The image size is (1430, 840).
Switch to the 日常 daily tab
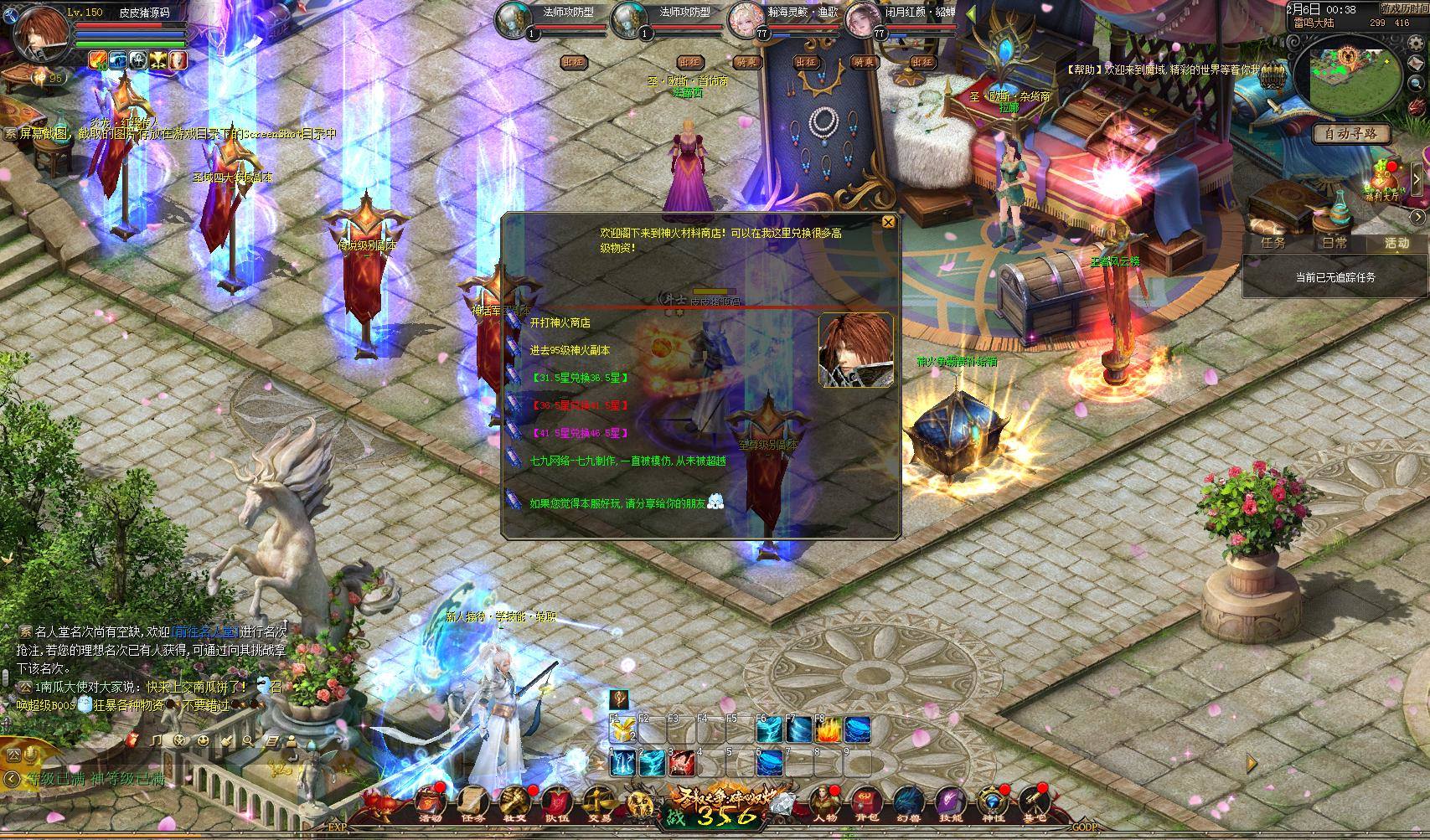(1334, 243)
